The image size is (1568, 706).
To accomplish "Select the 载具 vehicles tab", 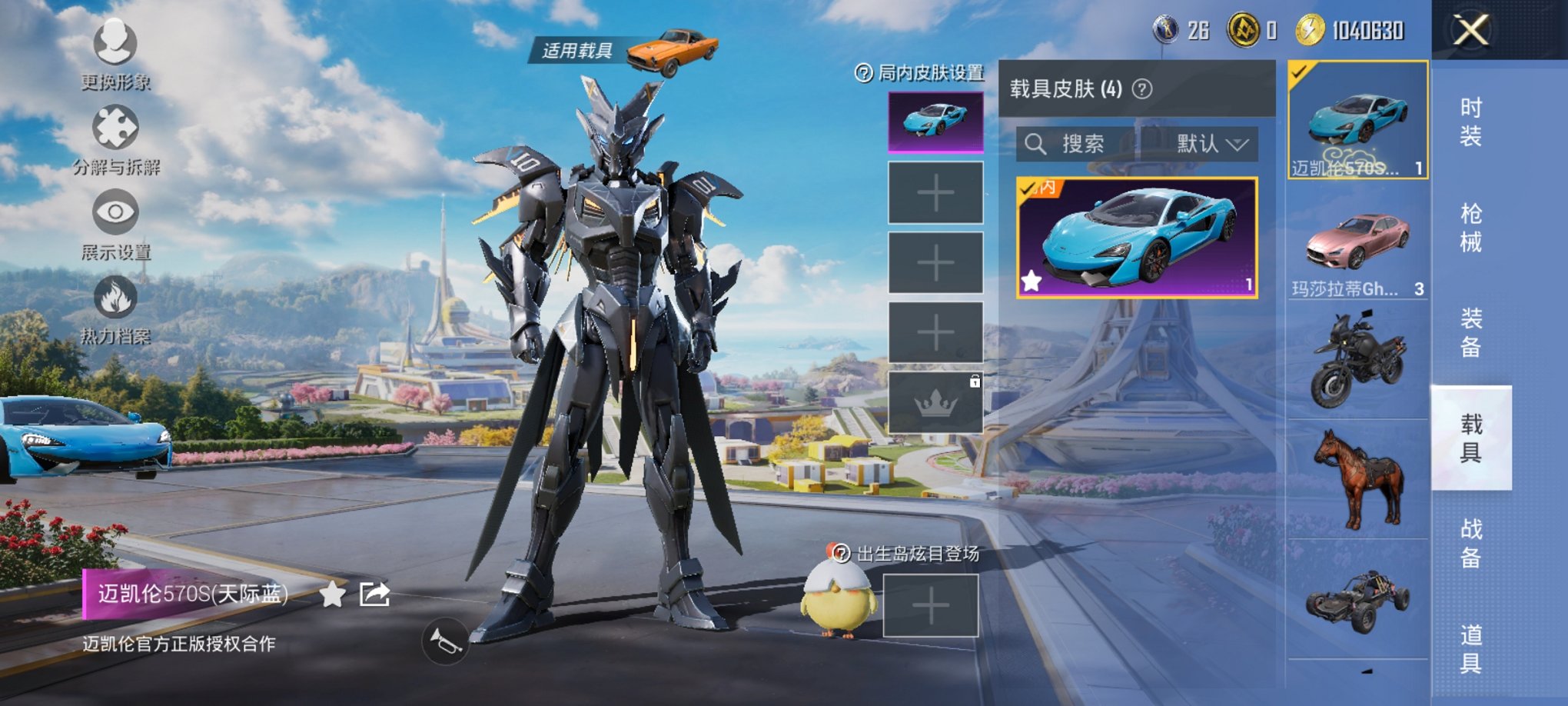I will tap(1470, 438).
